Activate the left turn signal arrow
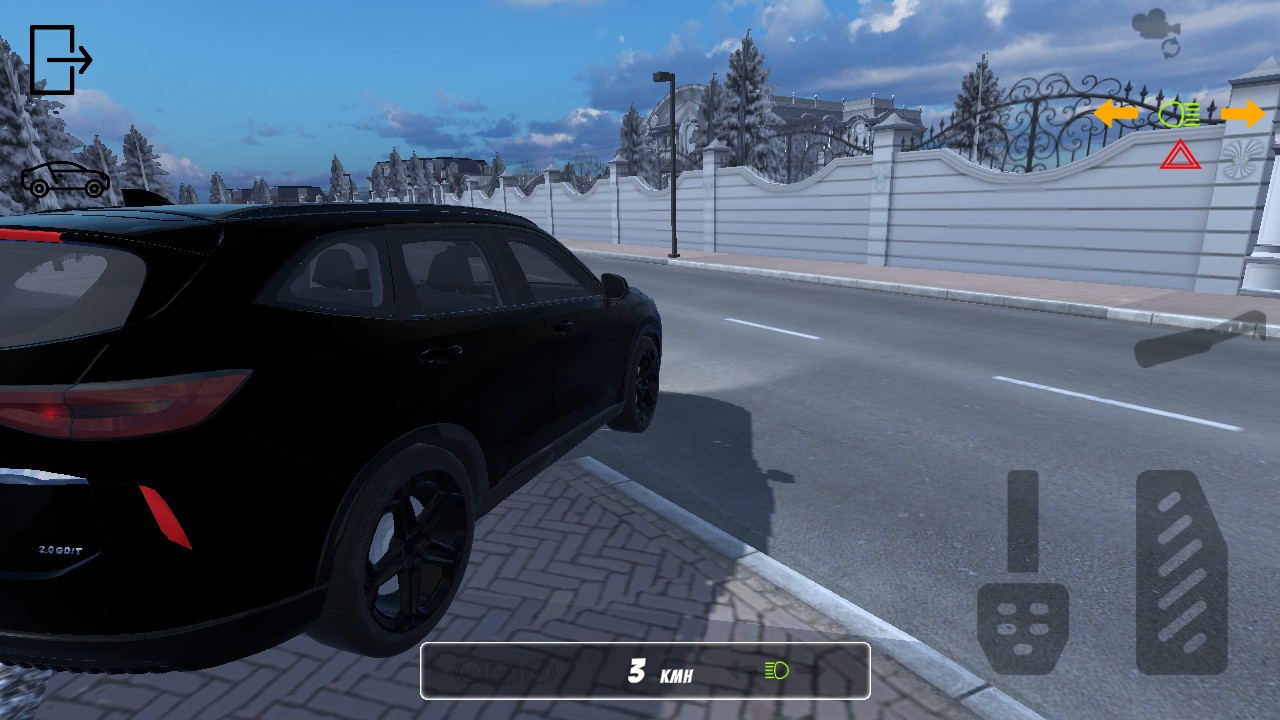This screenshot has height=720, width=1280. pyautogui.click(x=1116, y=114)
